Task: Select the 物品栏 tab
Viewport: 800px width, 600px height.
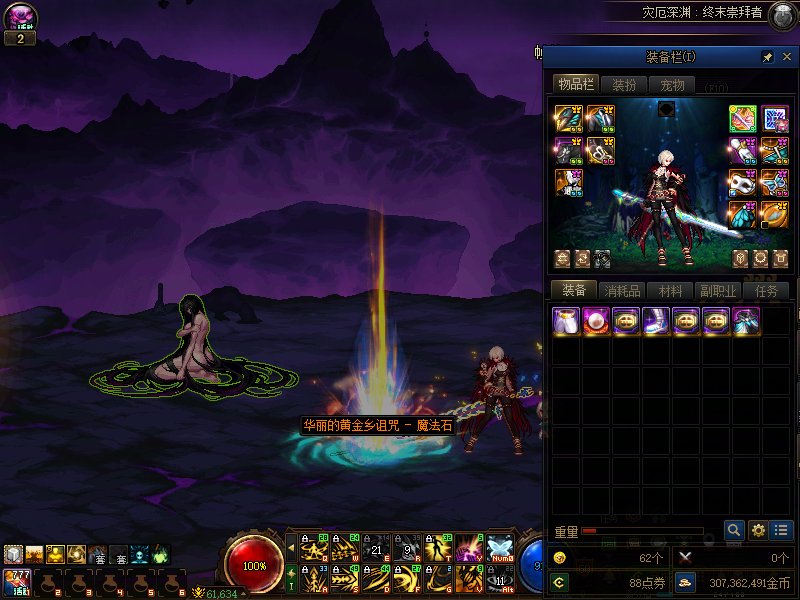Action: point(576,85)
